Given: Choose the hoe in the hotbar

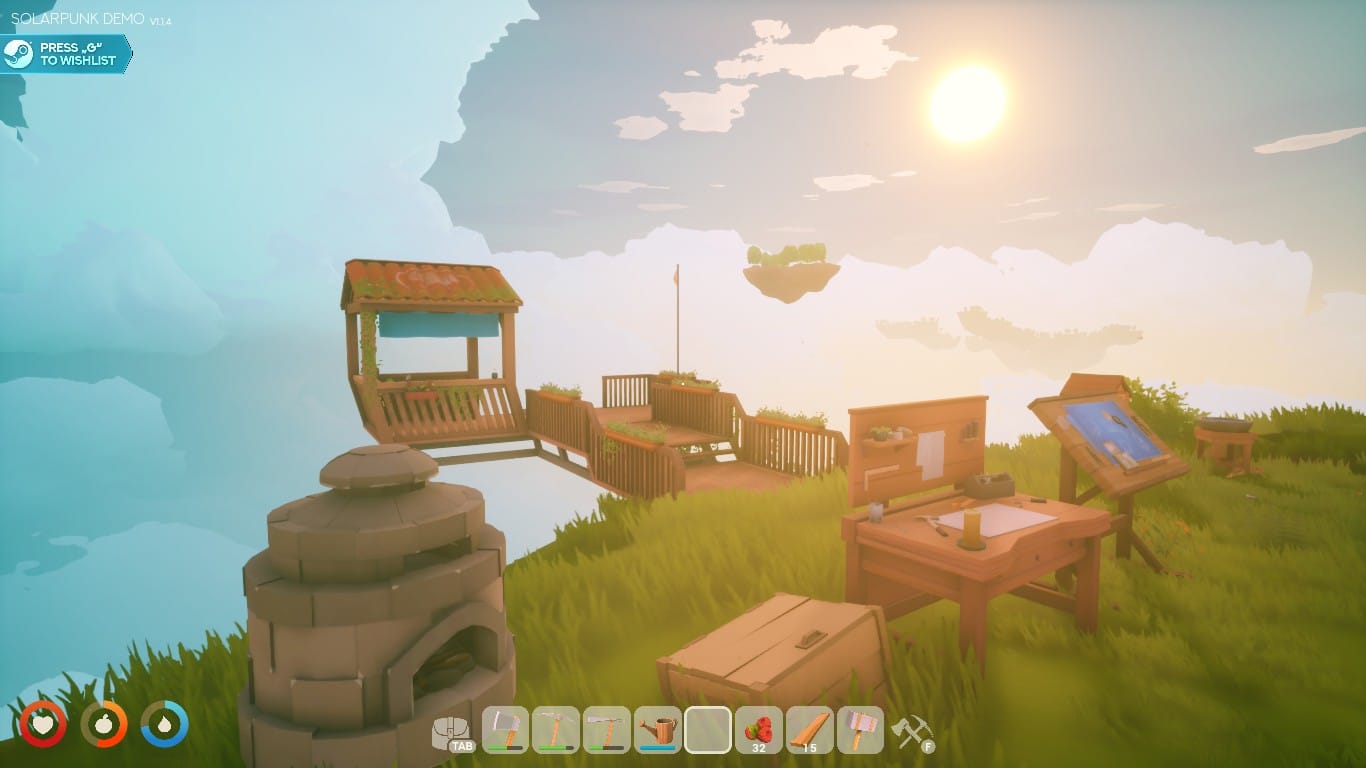Looking at the screenshot, I should (607, 730).
